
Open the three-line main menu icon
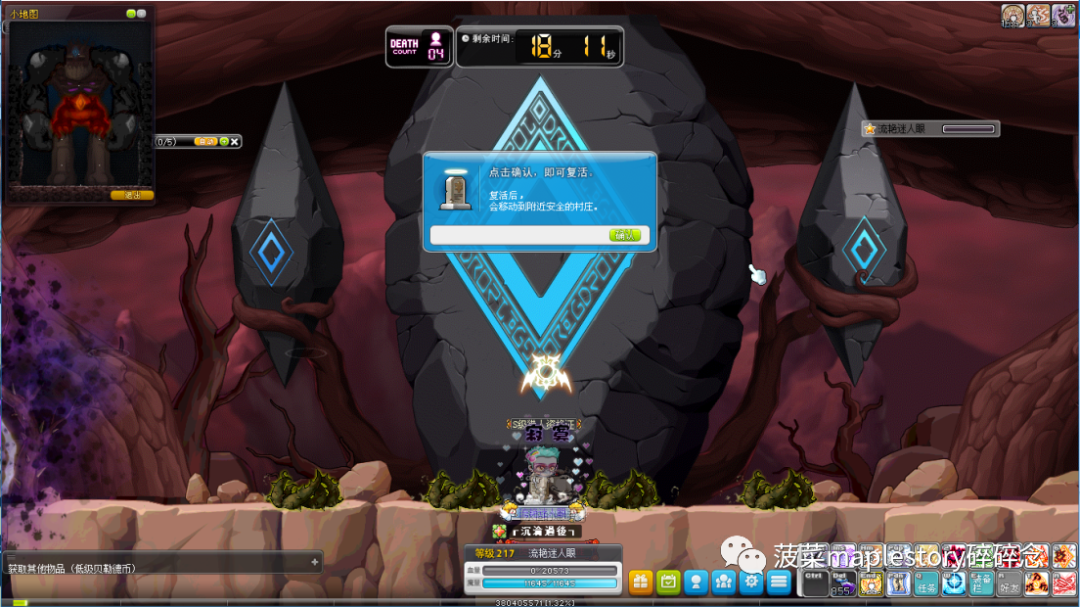[779, 581]
